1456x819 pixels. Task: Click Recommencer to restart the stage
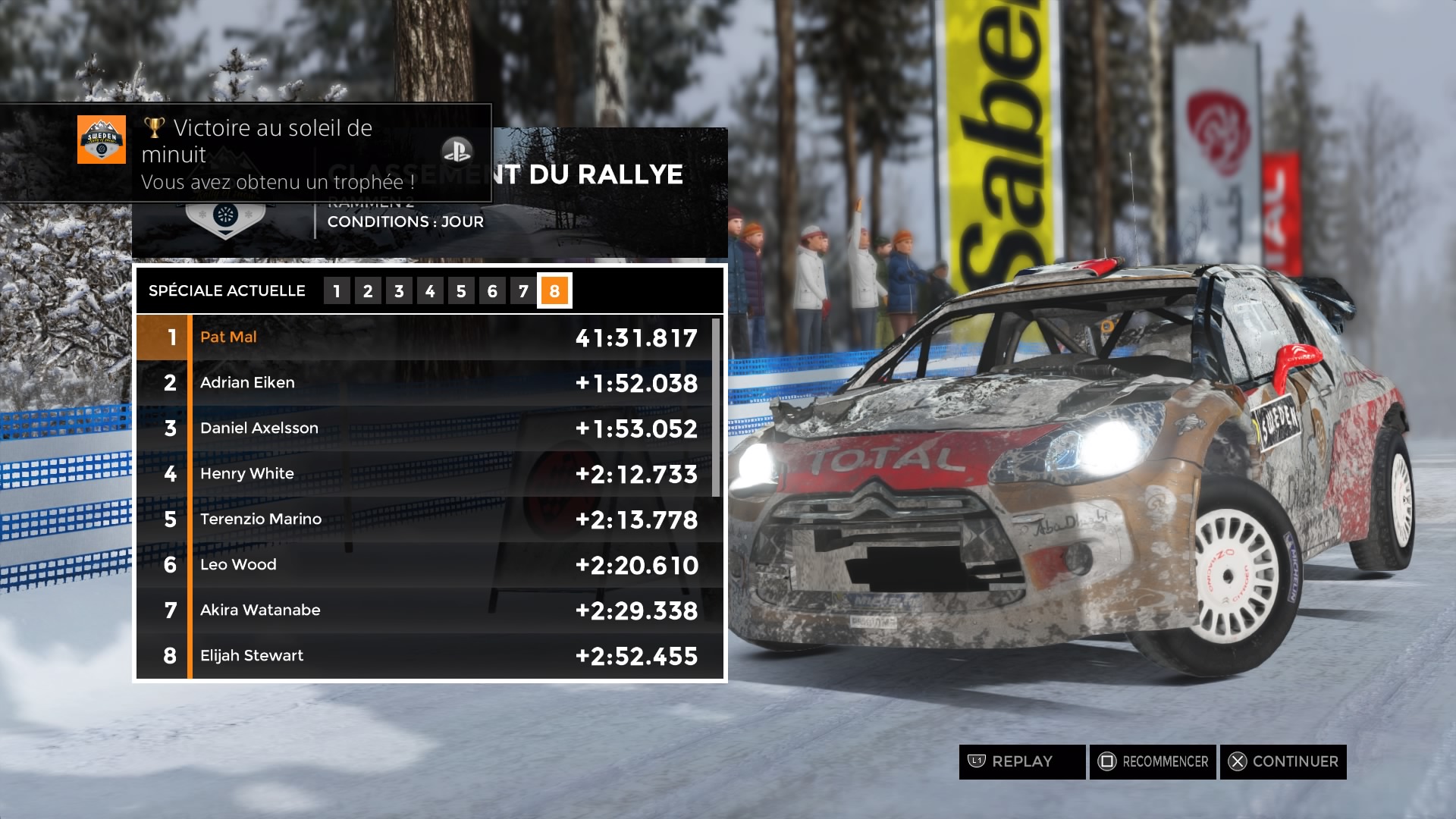tap(1153, 761)
